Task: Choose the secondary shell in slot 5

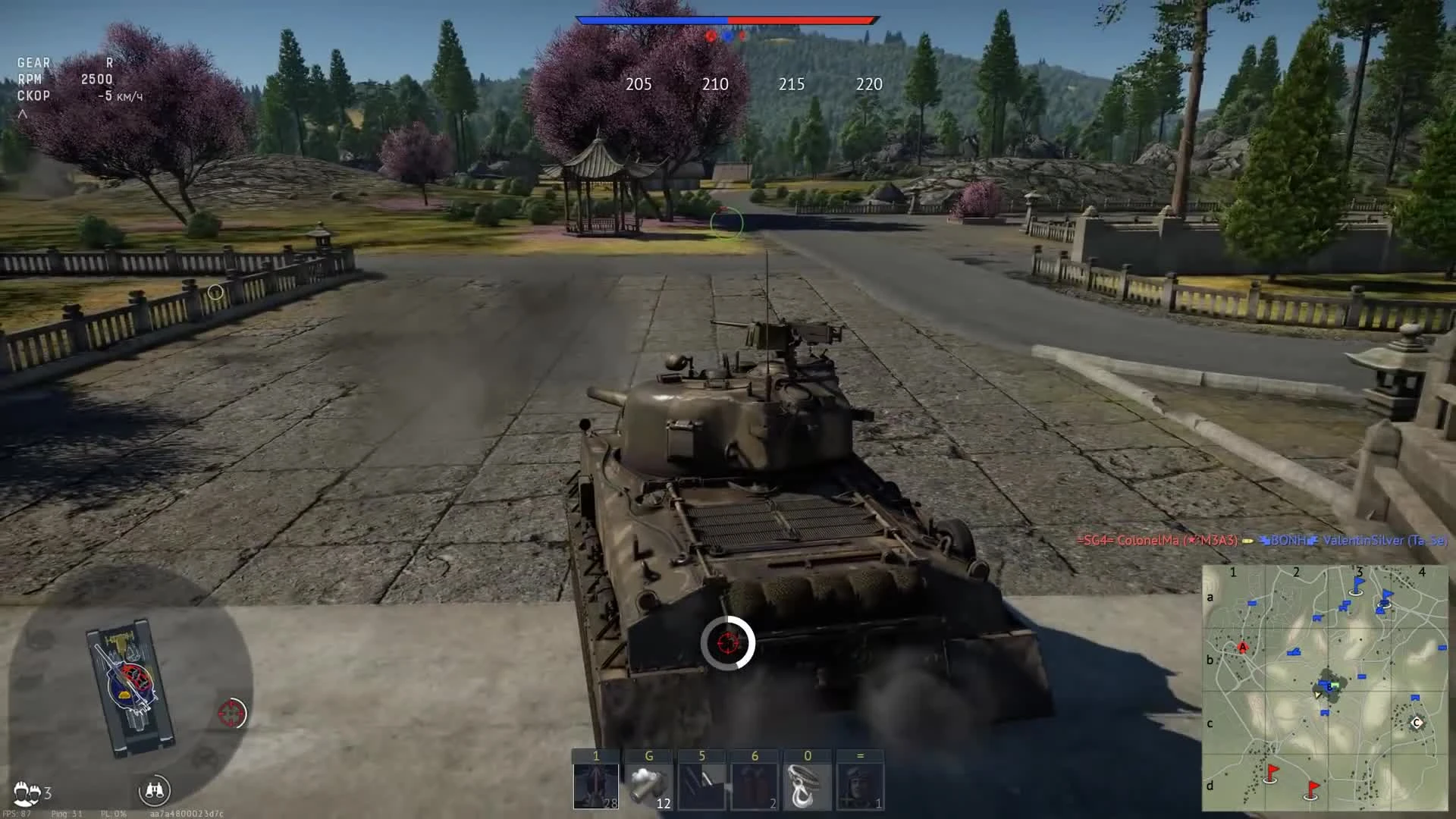Action: (701, 783)
